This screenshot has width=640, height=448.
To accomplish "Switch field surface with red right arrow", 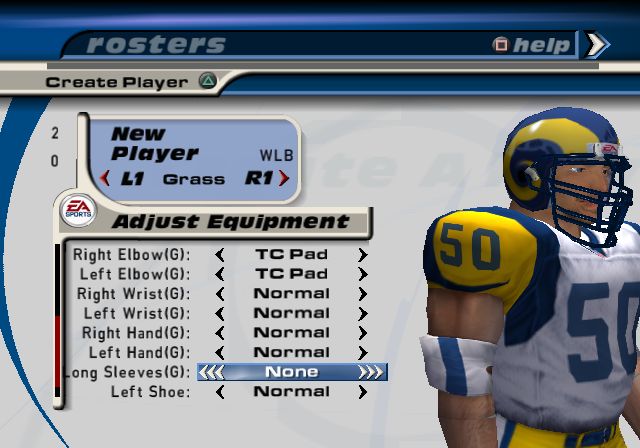I will click(284, 179).
